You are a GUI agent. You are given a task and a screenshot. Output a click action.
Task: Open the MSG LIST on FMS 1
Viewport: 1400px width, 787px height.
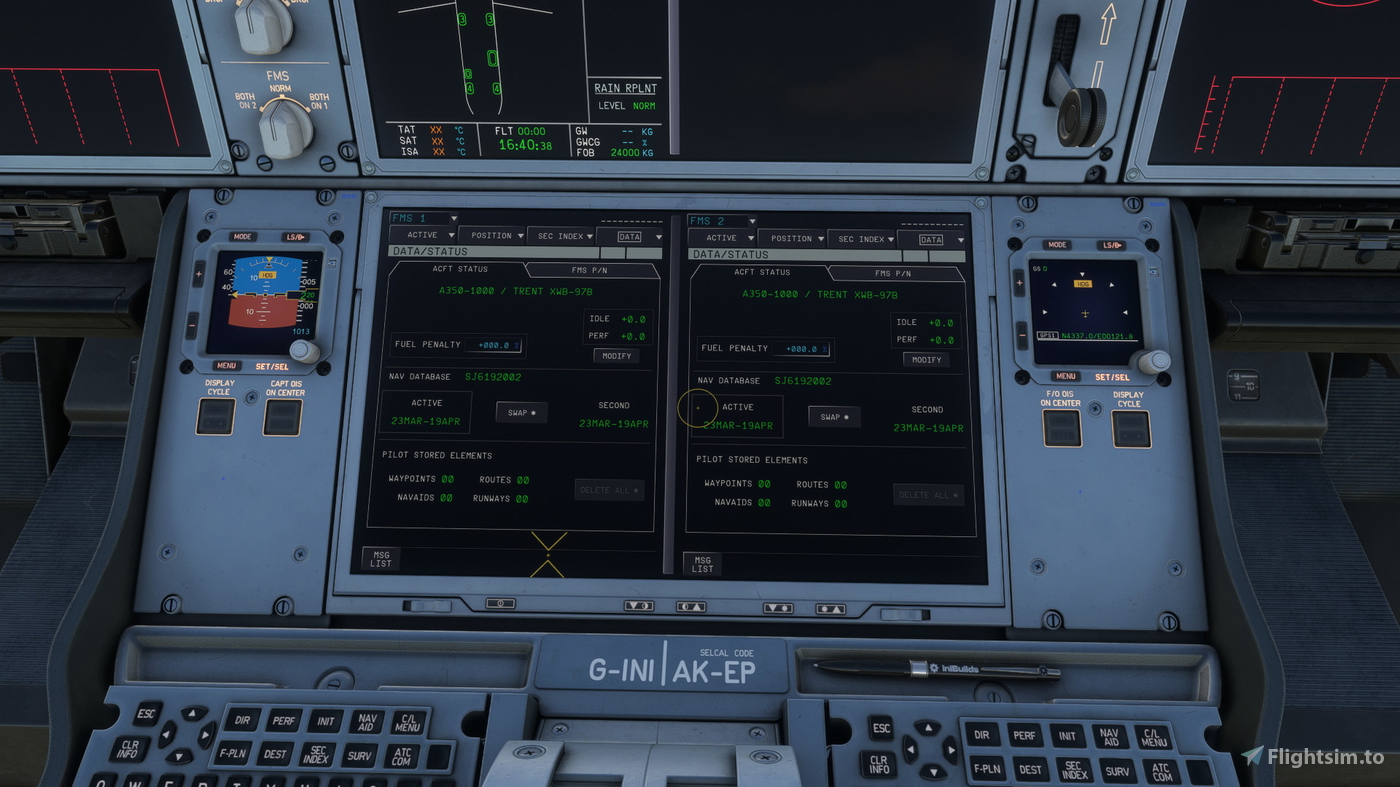(380, 558)
